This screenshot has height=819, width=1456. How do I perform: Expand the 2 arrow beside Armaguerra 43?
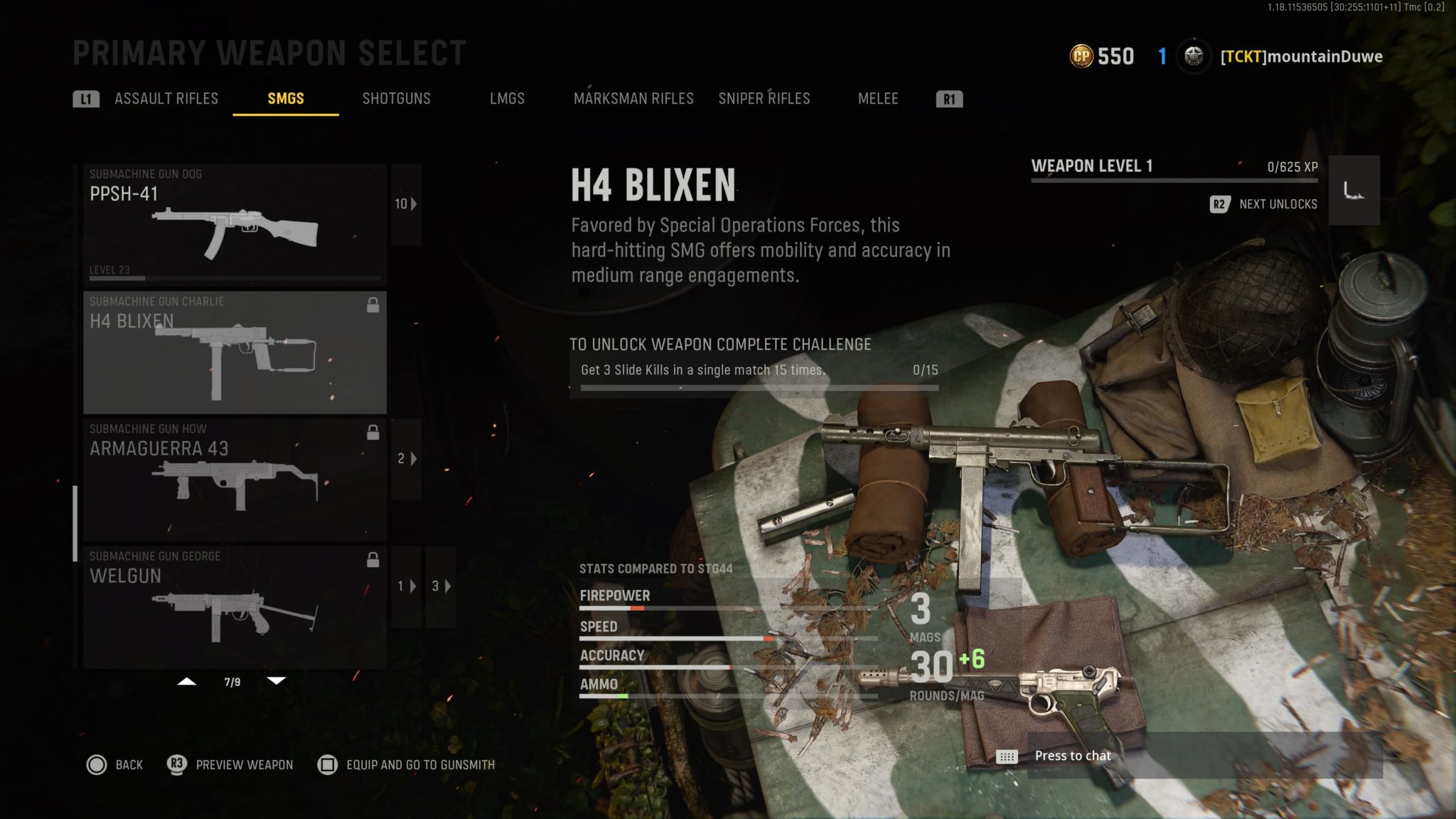405,460
